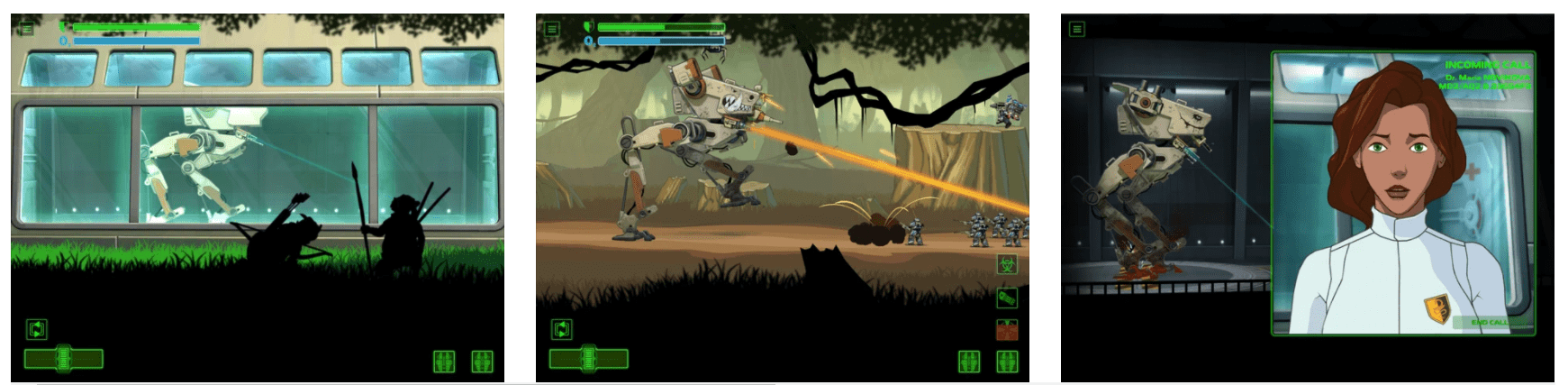Select the ammo cannon weapon icon
Viewport: 1568px width, 385px height.
pos(1007,297)
